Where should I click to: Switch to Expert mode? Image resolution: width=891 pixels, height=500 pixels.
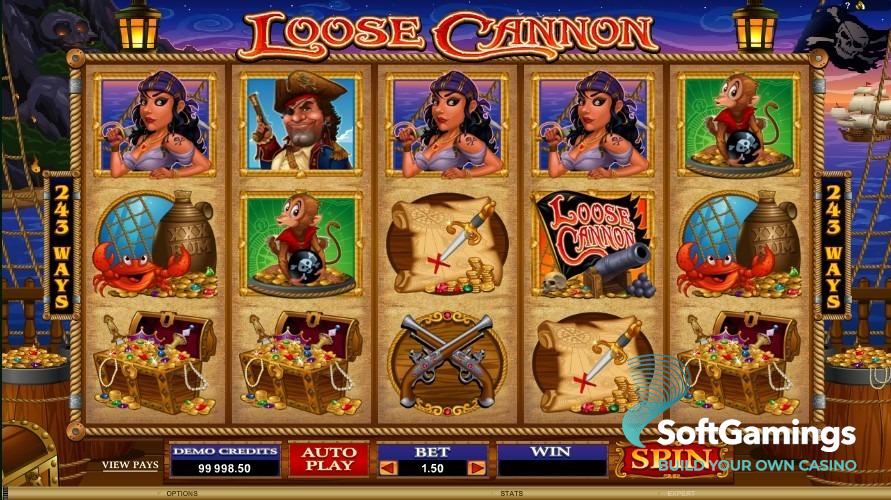[680, 494]
